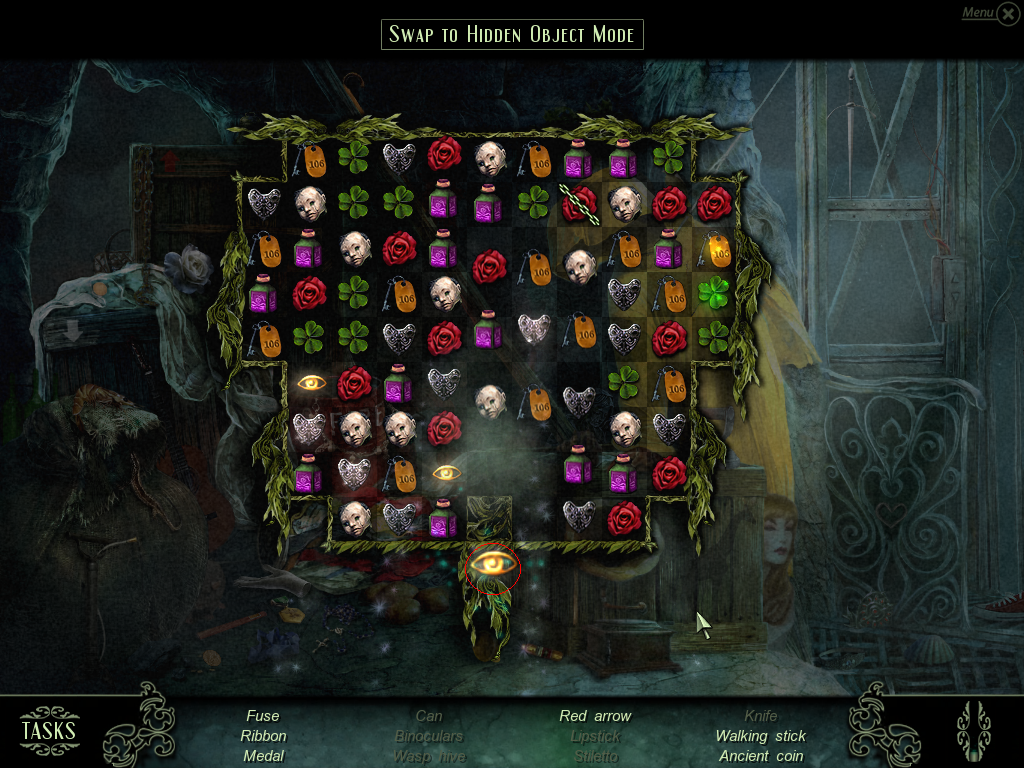Image resolution: width=1024 pixels, height=768 pixels.
Task: Swap to Hidden Object Mode
Action: click(512, 34)
